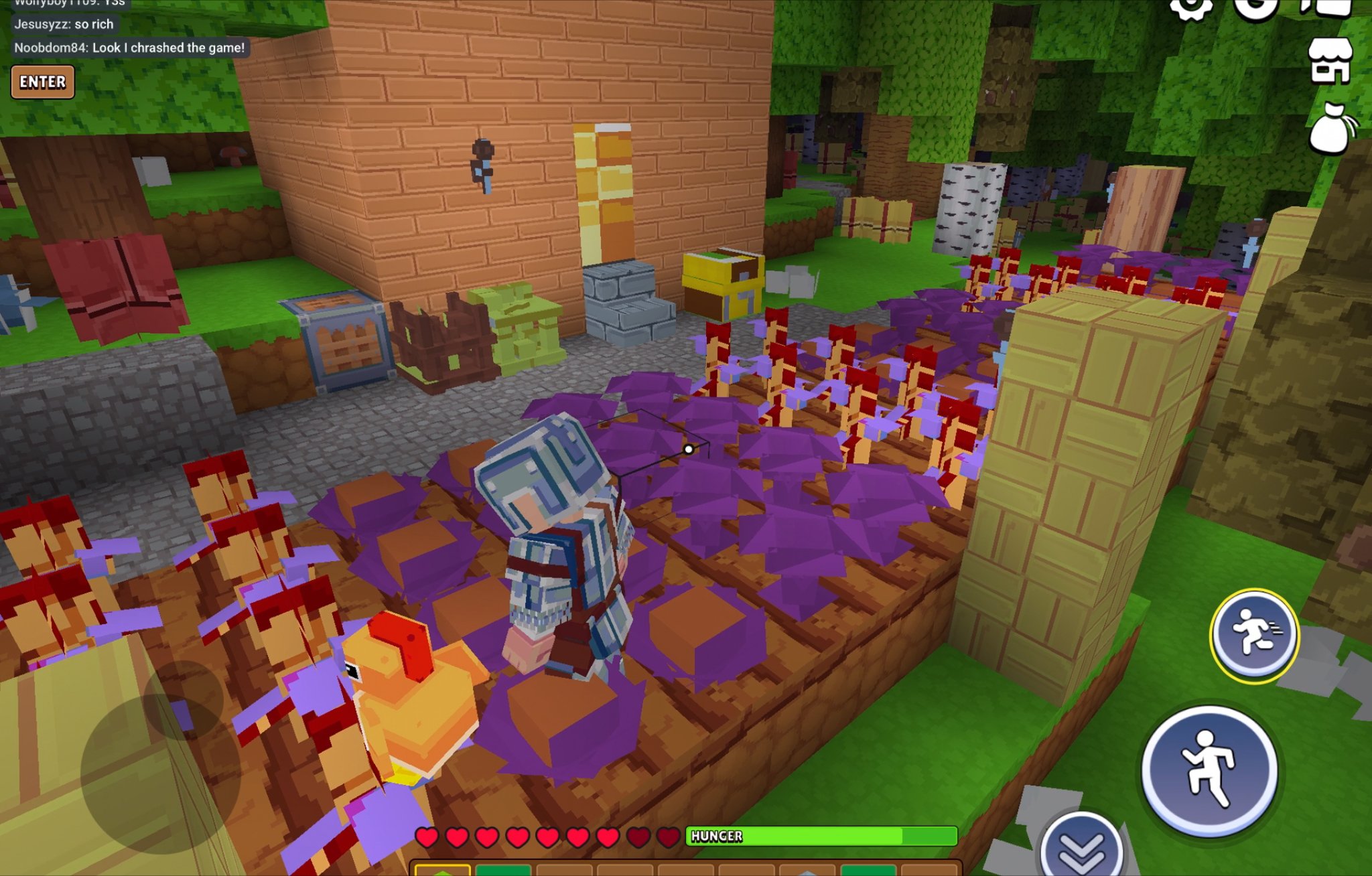Viewport: 1372px width, 876px height.
Task: Select the highlighted first hotbar slot
Action: 442,869
